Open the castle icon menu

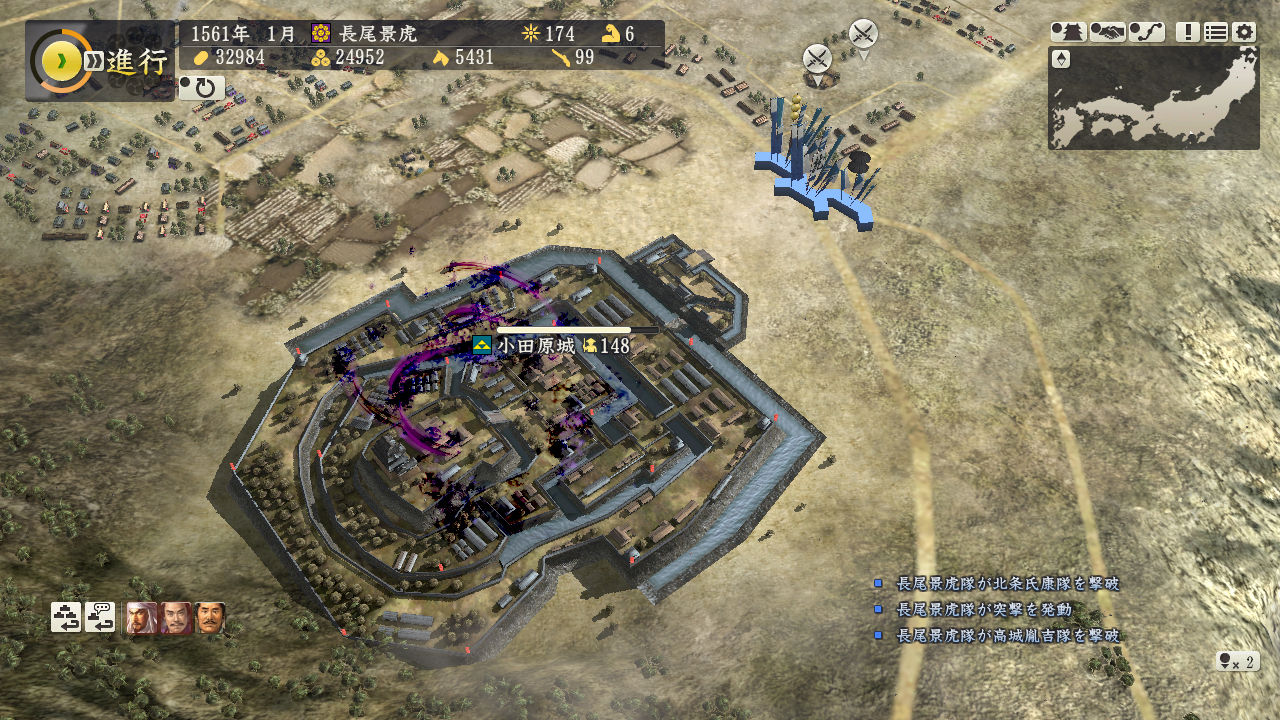click(1068, 32)
